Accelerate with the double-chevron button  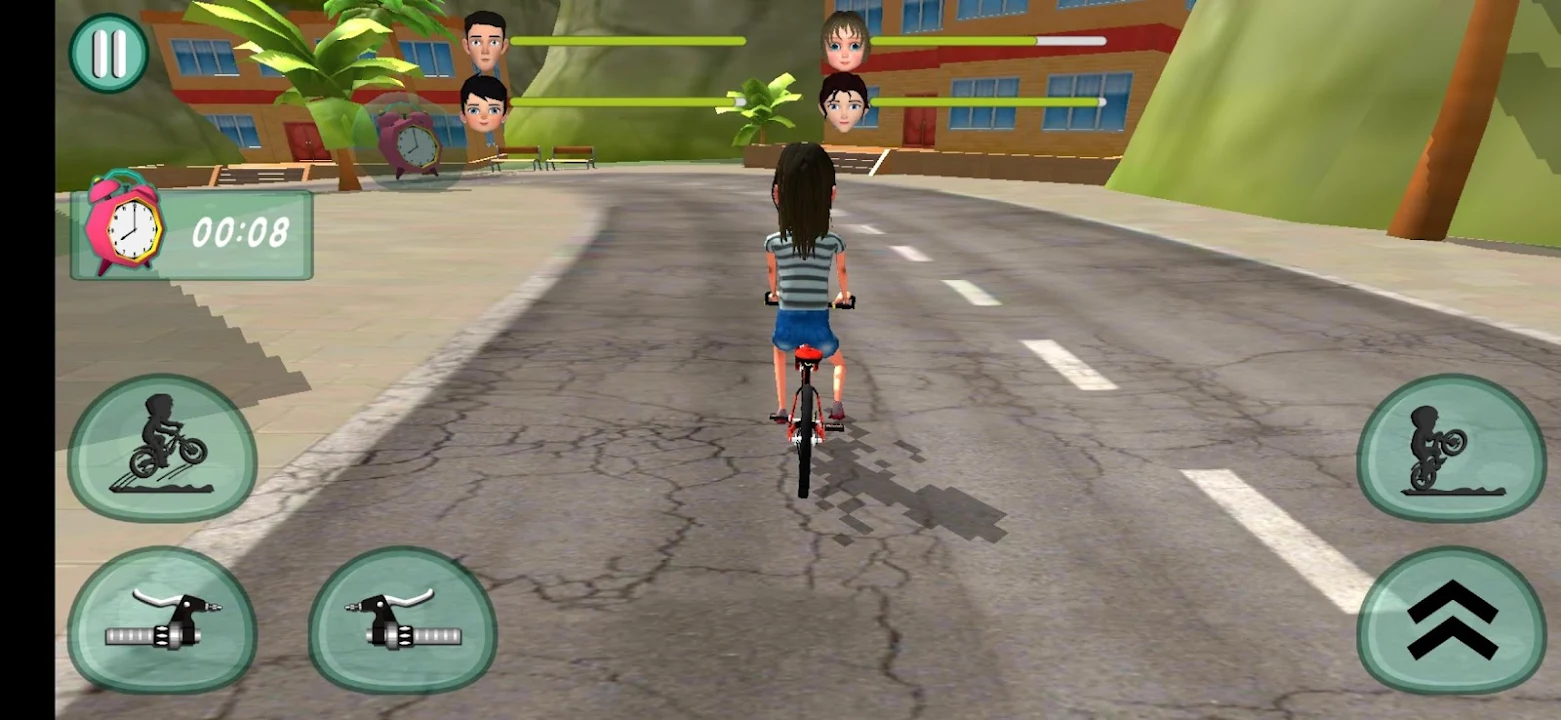(1450, 620)
